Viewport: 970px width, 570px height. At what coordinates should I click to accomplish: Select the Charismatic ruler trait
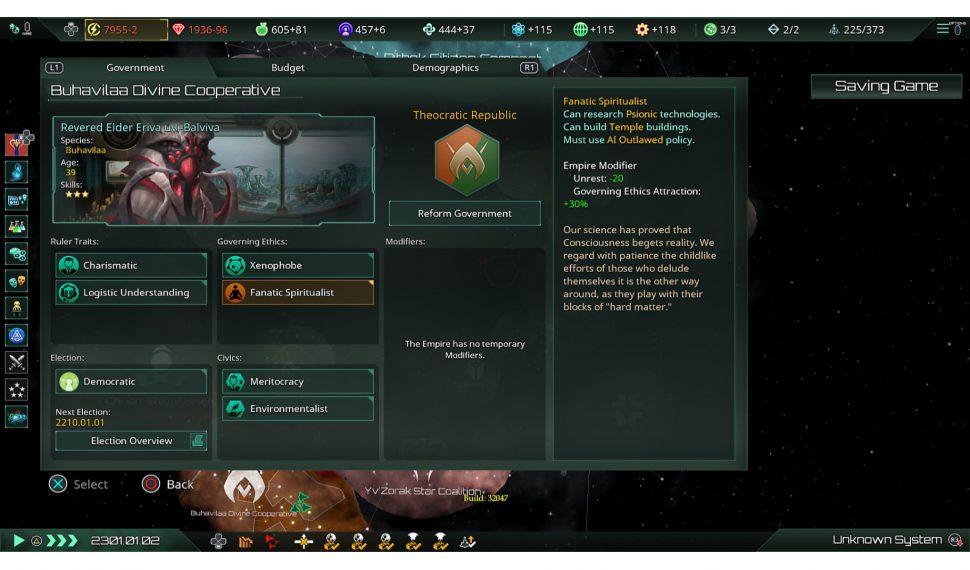point(131,265)
